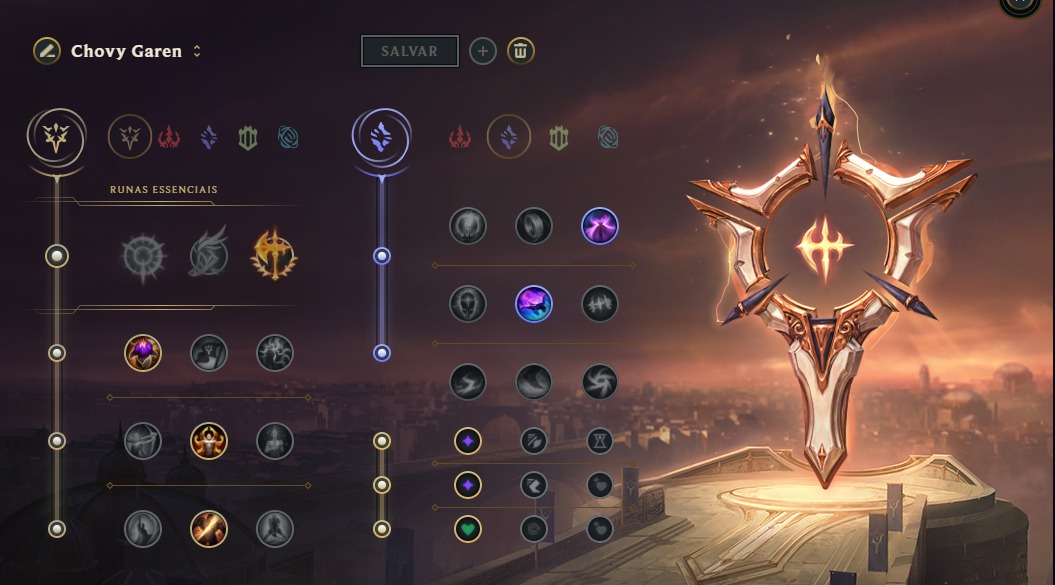Image resolution: width=1055 pixels, height=585 pixels.
Task: Create a new rune page with the plus button
Action: (483, 51)
